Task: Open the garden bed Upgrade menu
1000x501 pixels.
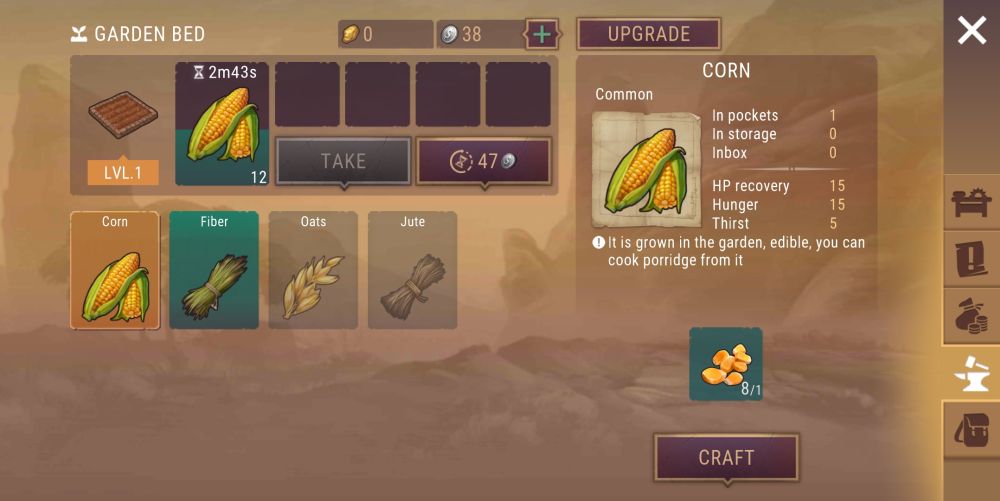Action: (x=649, y=34)
